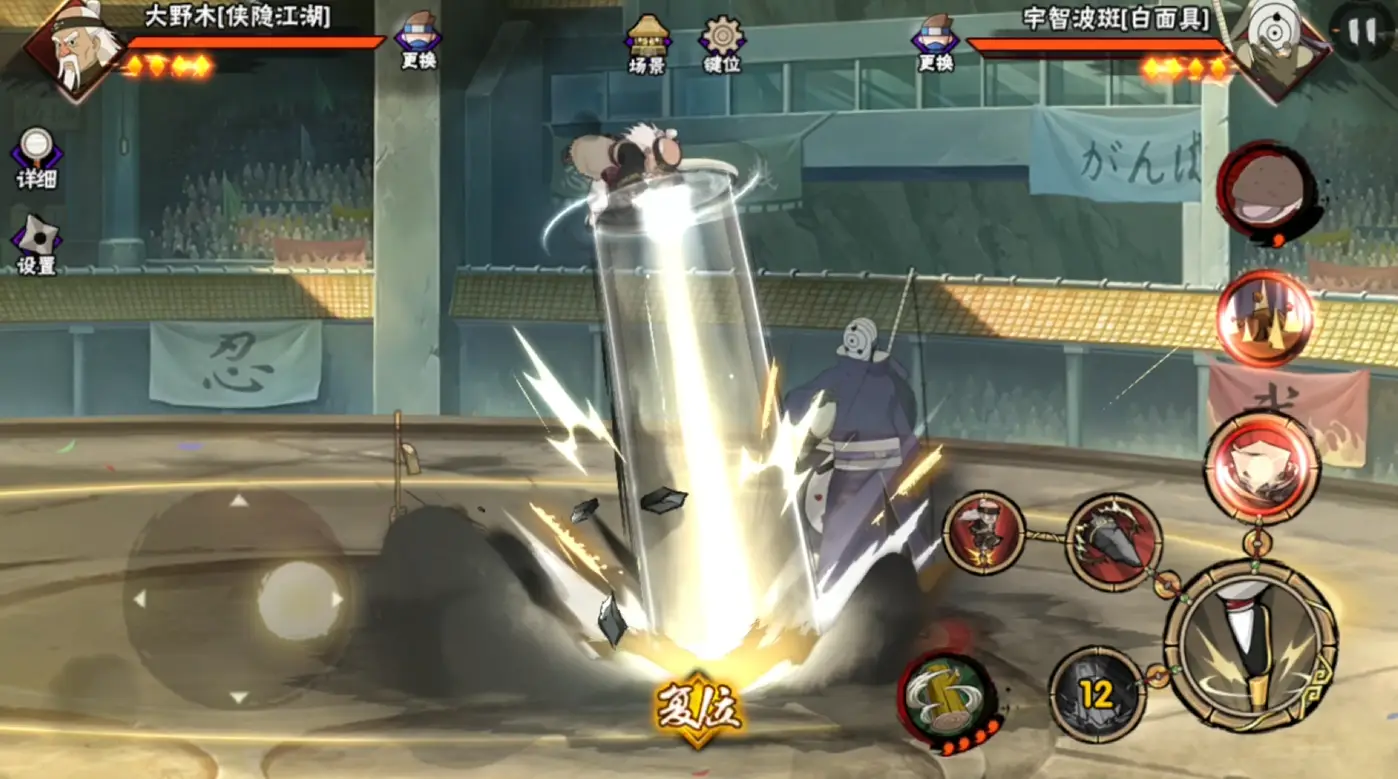Screen dimensions: 1398x779
Task: Use the rock spikes summon skill
Action: tap(1264, 318)
